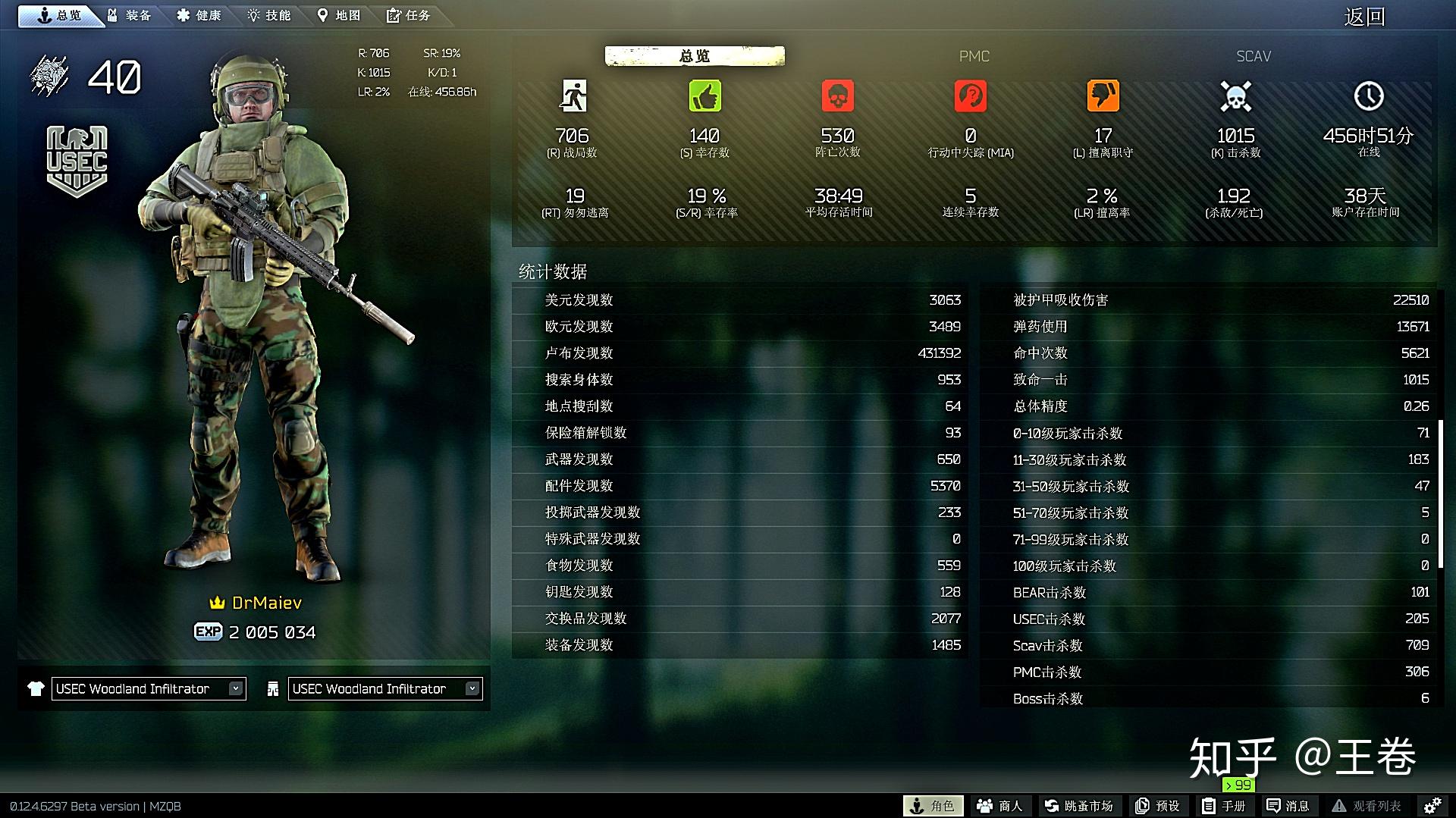Open the Flea Market (跳蚤市场) icon
The width and height of the screenshot is (1456, 818).
point(1080,805)
